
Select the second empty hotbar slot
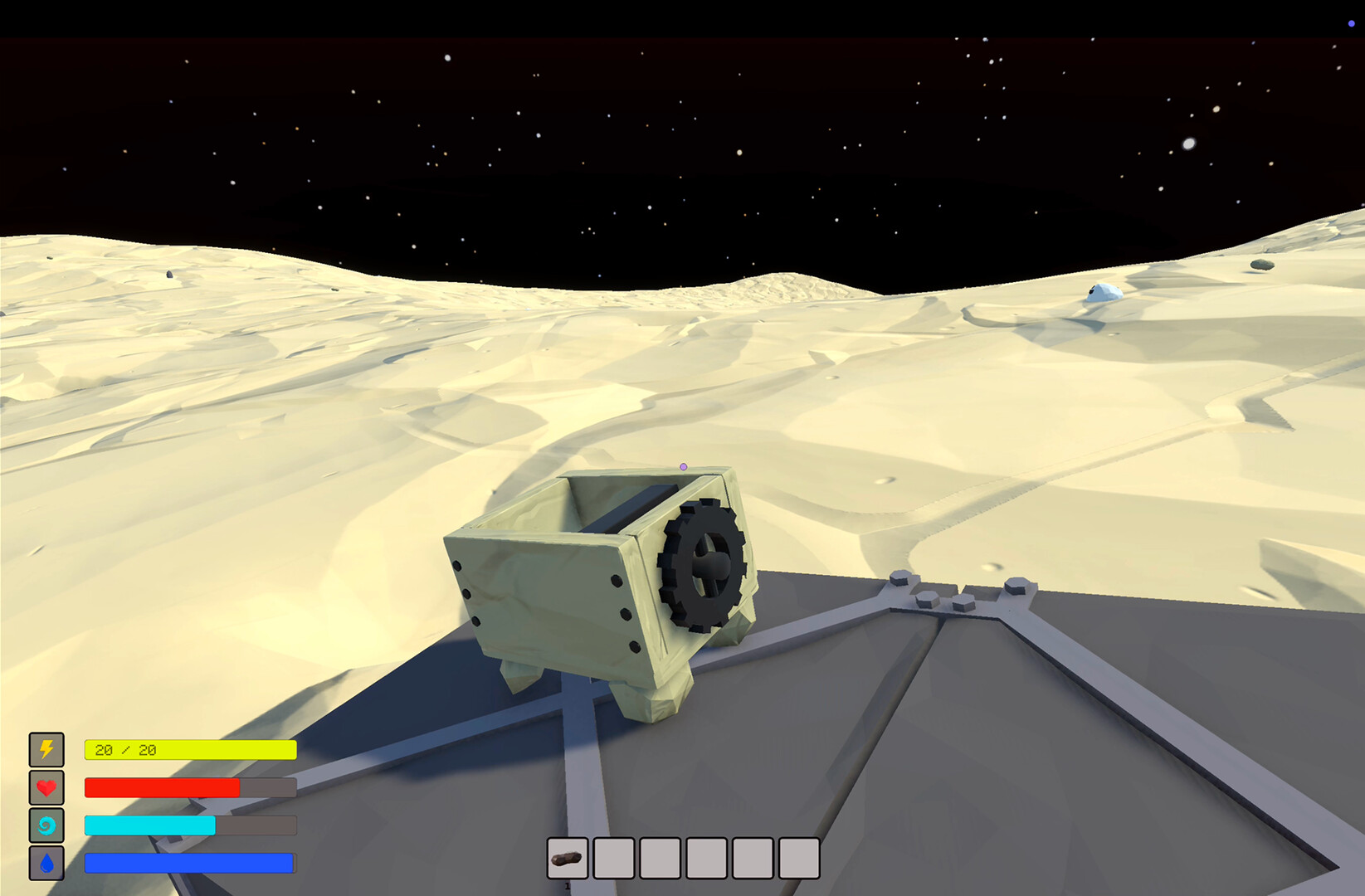(614, 858)
